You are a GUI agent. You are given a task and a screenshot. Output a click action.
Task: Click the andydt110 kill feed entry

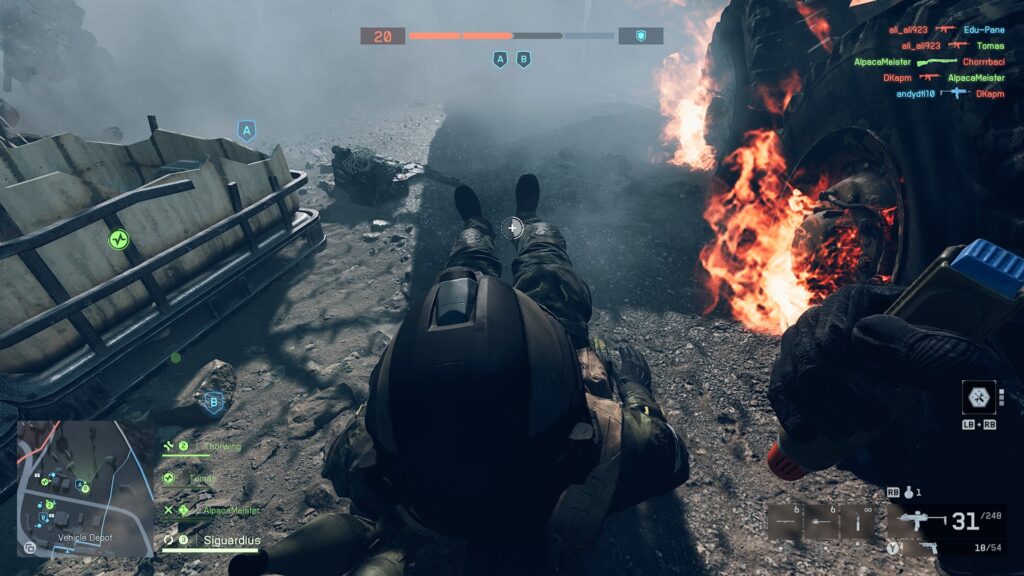[944, 93]
